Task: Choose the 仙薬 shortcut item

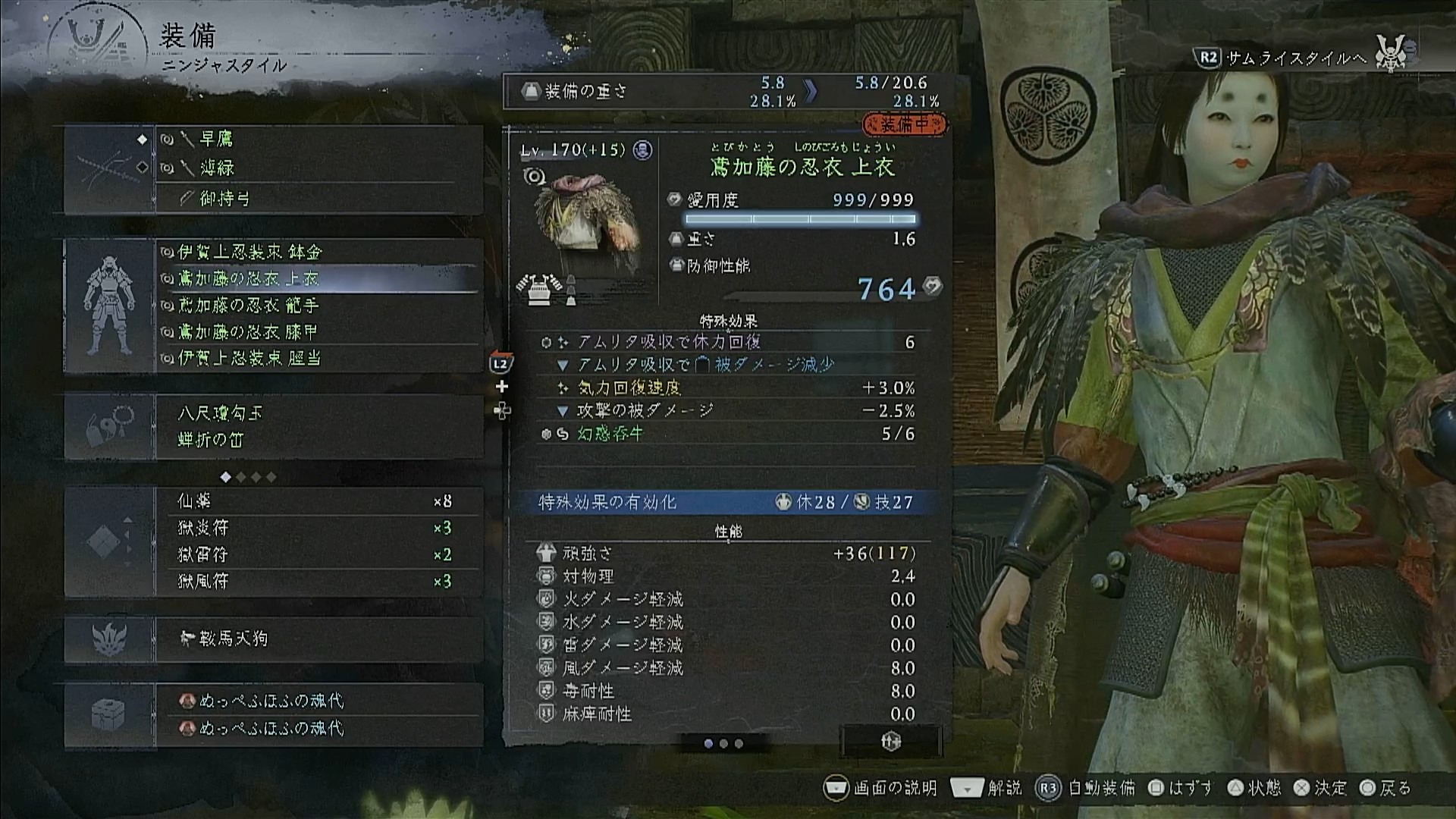Action: coord(318,501)
